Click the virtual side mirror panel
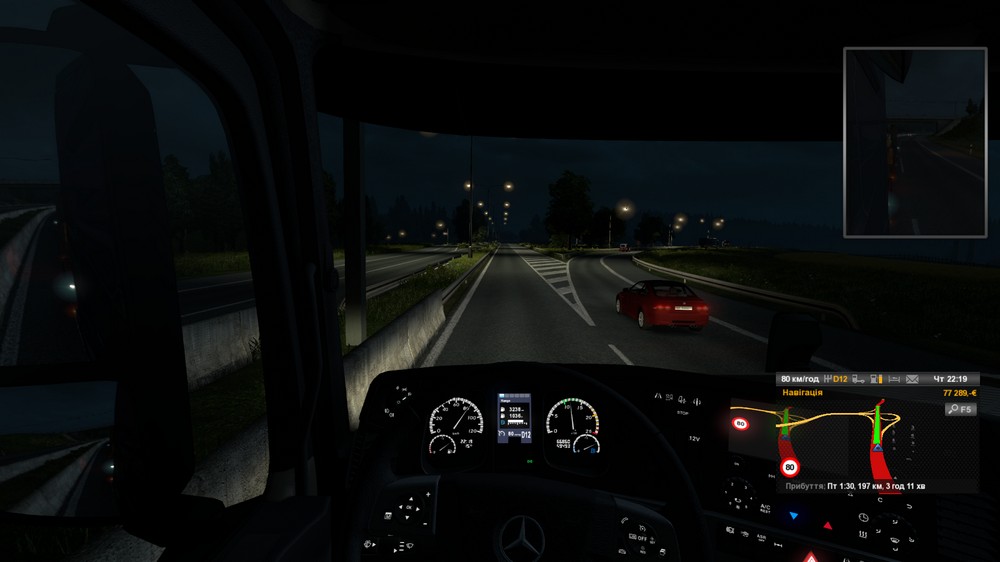The height and width of the screenshot is (562, 1000). 901,142
